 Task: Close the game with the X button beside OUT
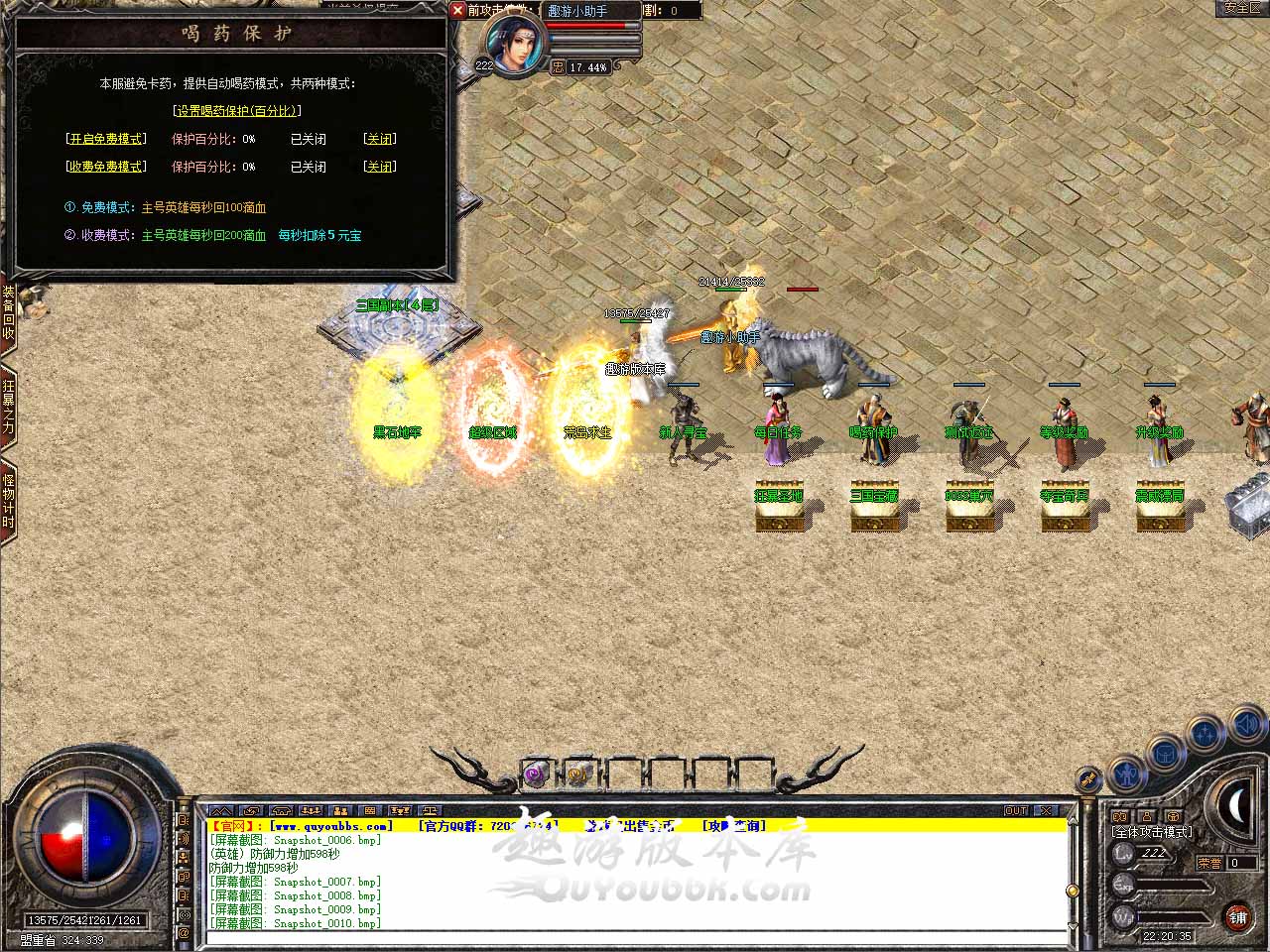(1045, 811)
